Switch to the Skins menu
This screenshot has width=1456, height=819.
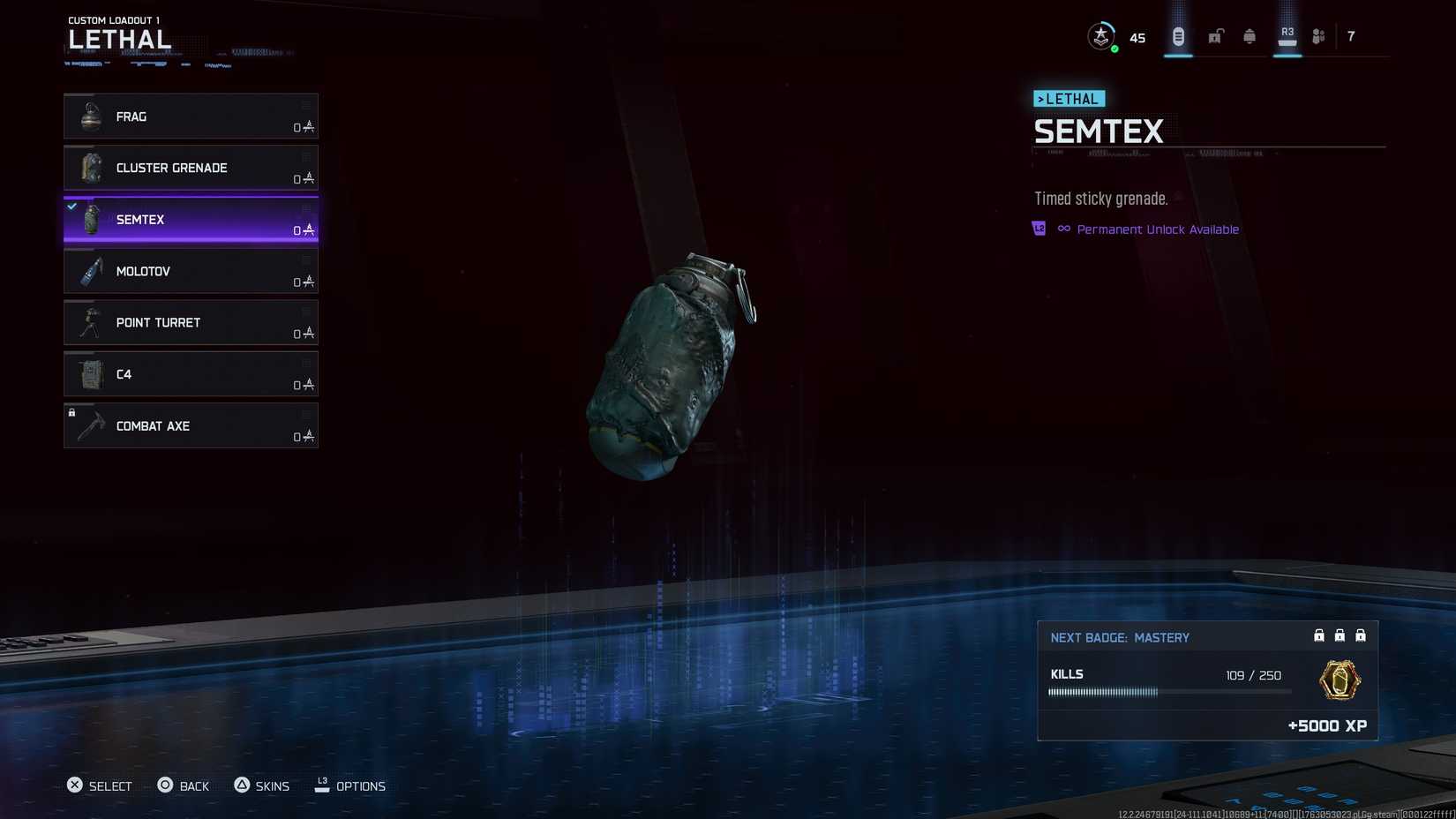click(262, 785)
